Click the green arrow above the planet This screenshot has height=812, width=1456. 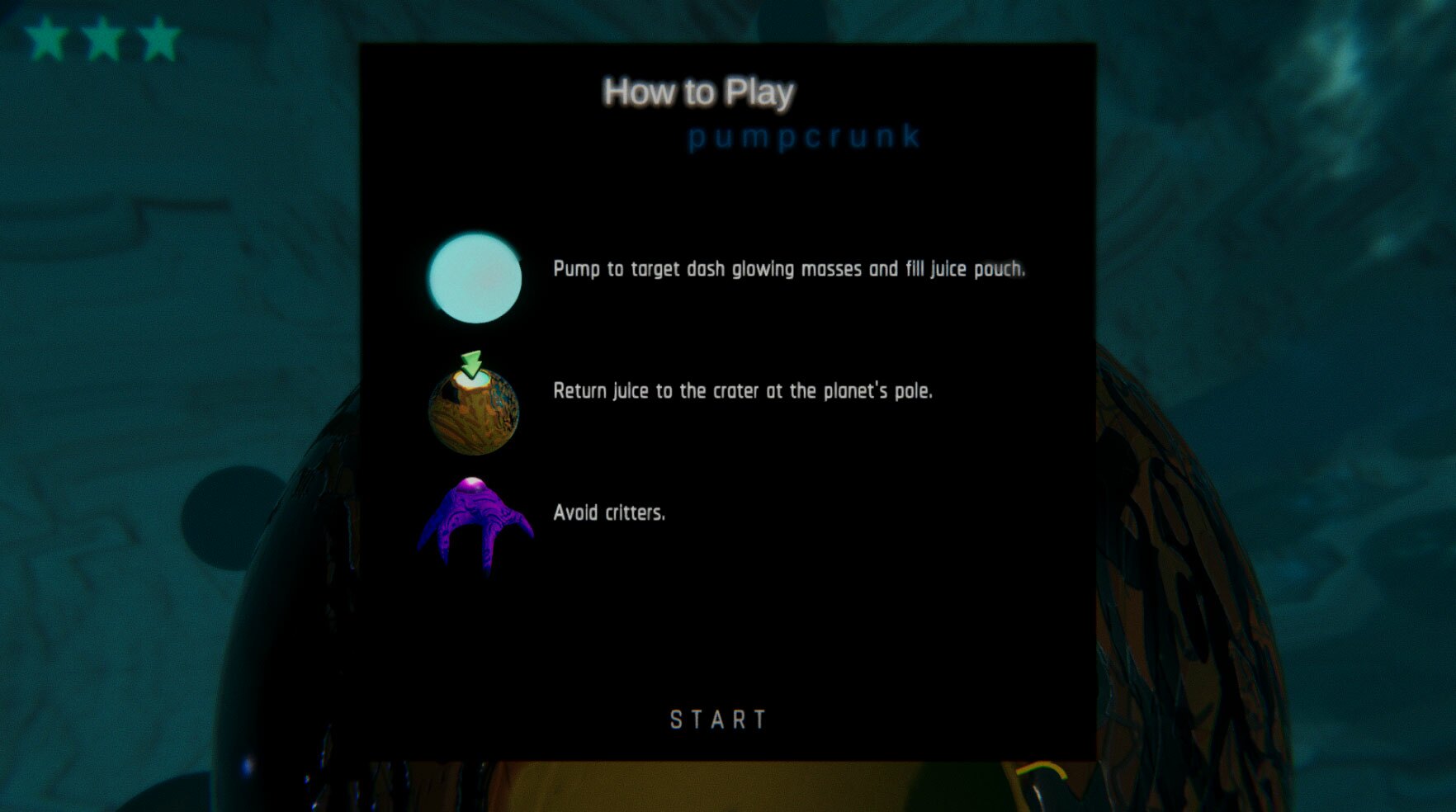[x=472, y=363]
